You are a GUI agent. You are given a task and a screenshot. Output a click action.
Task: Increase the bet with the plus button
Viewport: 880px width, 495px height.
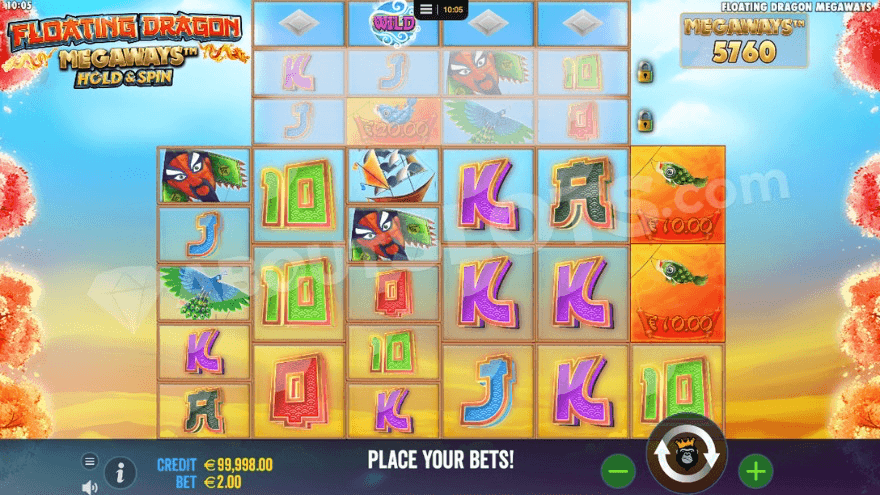[755, 470]
